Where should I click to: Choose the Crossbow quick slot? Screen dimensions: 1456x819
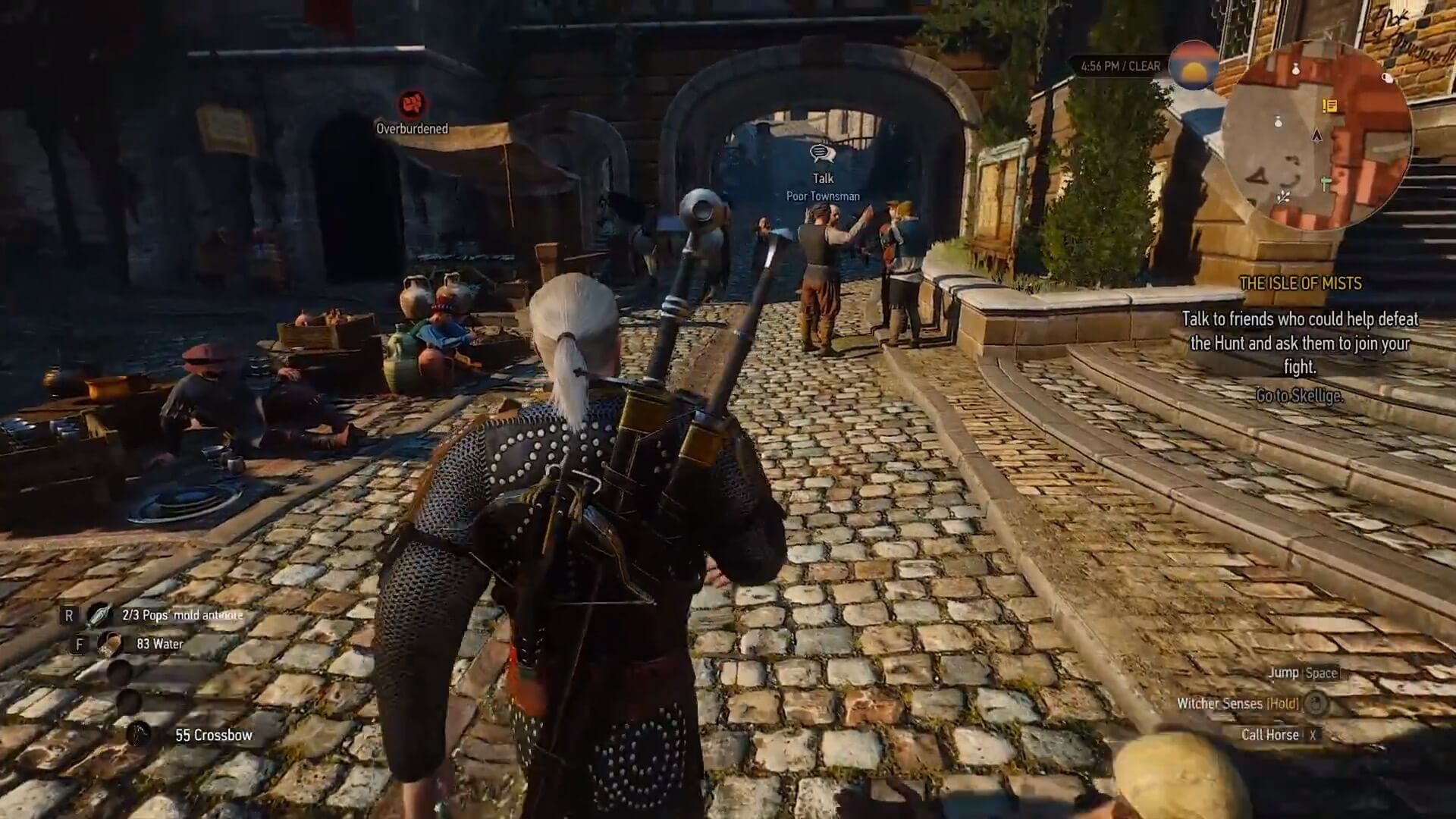[139, 734]
